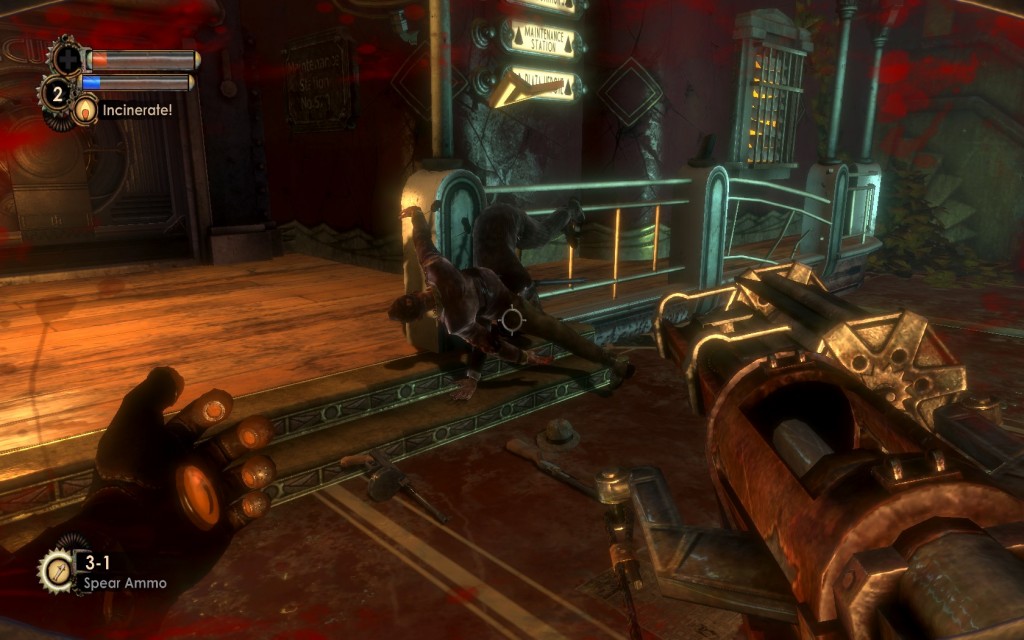Select the Incinerate! plasmid flame icon
The height and width of the screenshot is (640, 1024).
pos(85,109)
